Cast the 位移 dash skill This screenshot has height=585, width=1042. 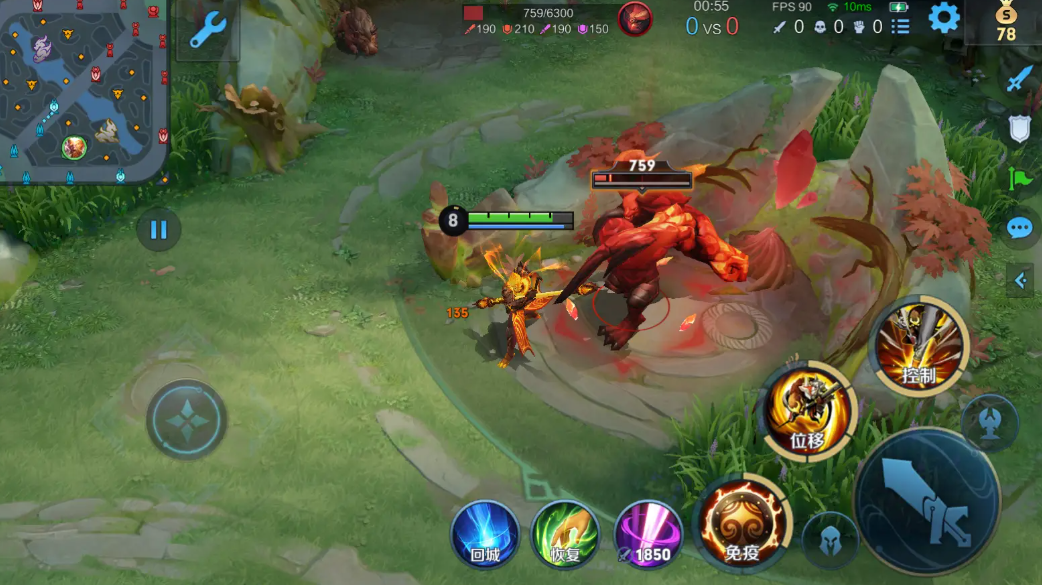[808, 410]
